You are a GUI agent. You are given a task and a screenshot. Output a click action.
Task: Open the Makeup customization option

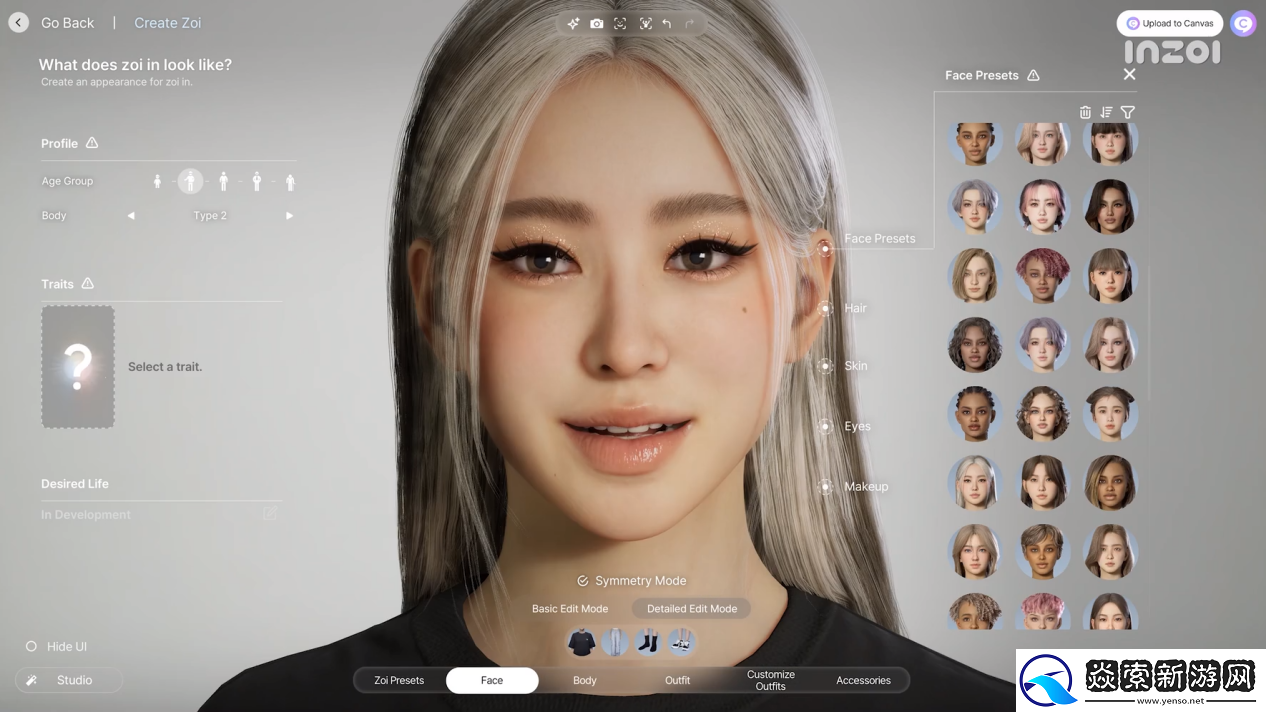click(826, 487)
